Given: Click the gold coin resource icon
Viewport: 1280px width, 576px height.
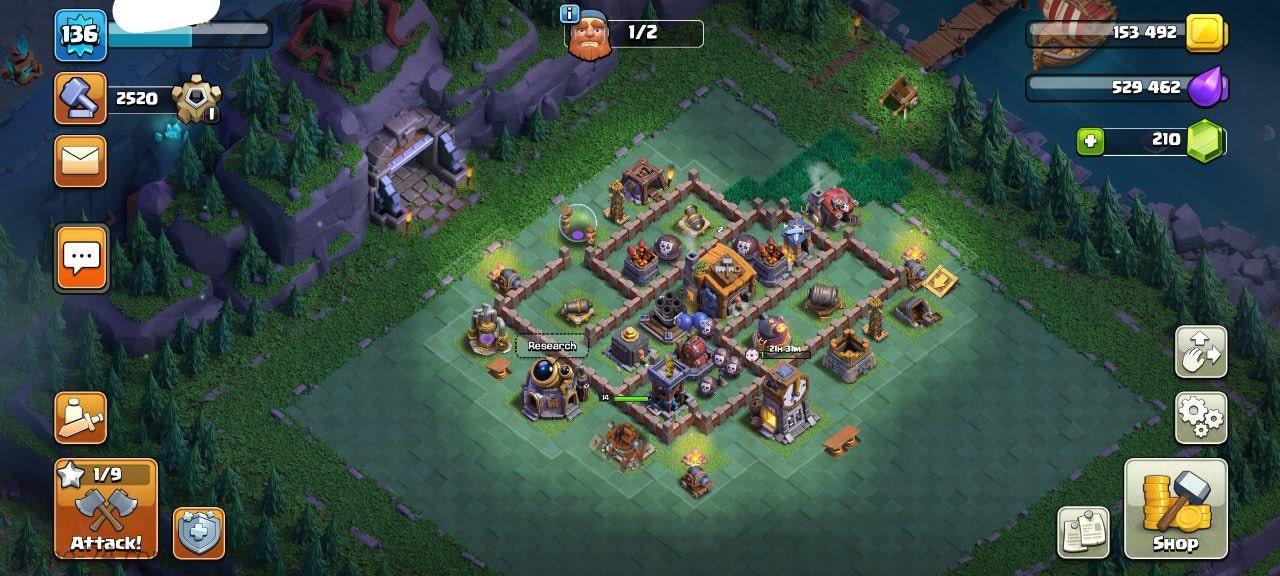Looking at the screenshot, I should pos(1206,33).
